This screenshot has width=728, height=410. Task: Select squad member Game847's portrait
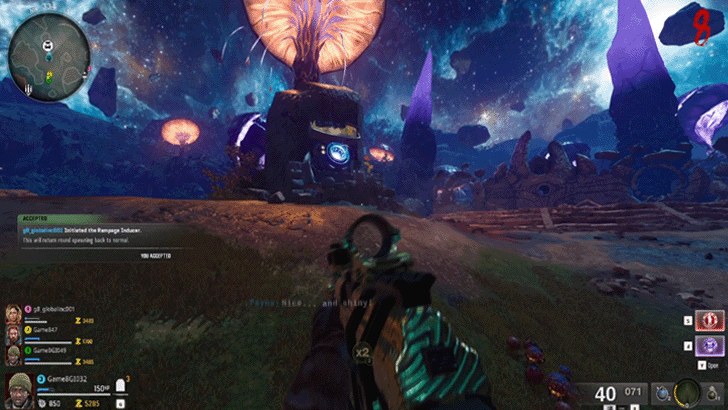(x=12, y=332)
